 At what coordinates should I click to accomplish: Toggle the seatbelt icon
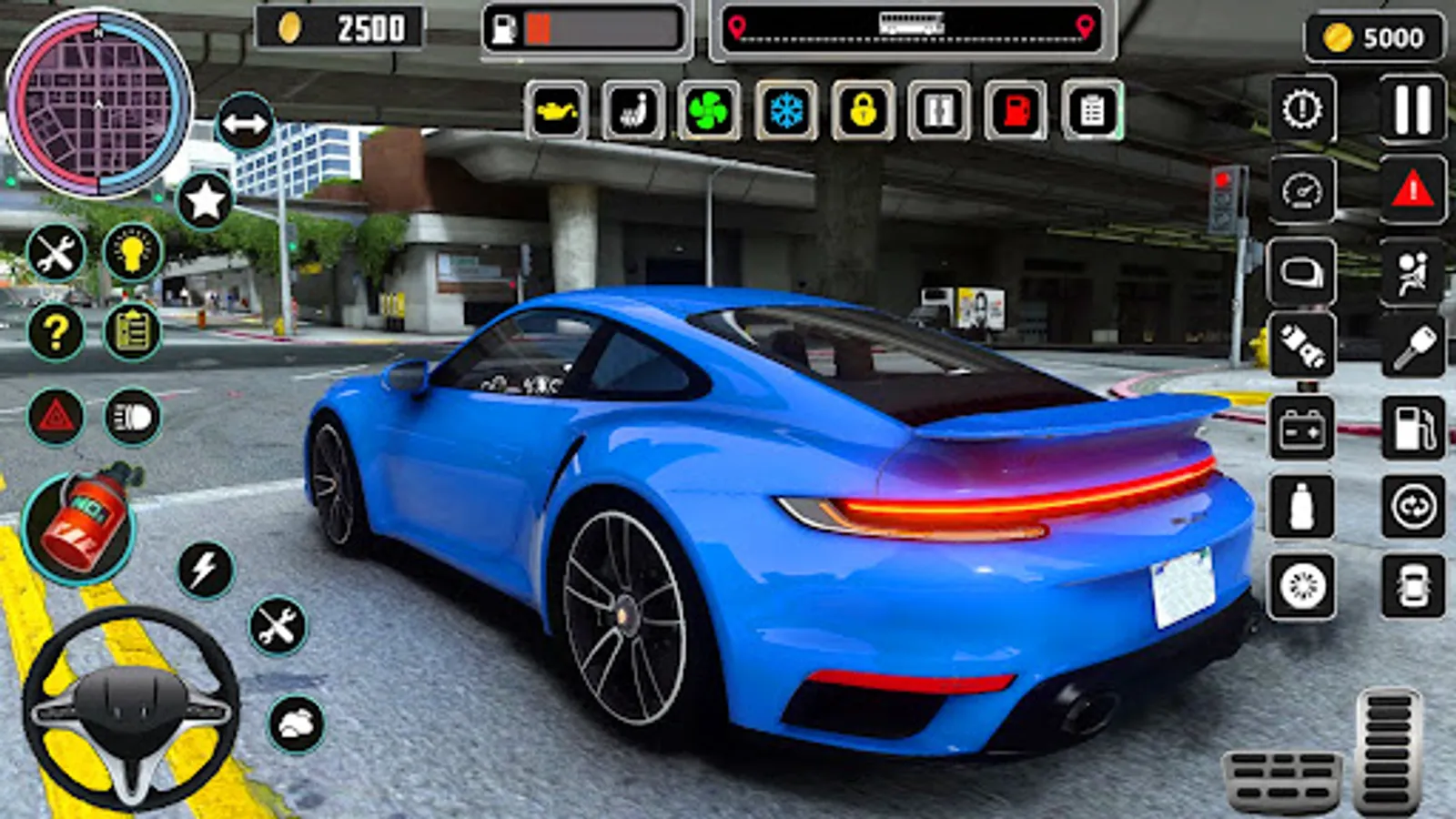click(1412, 272)
